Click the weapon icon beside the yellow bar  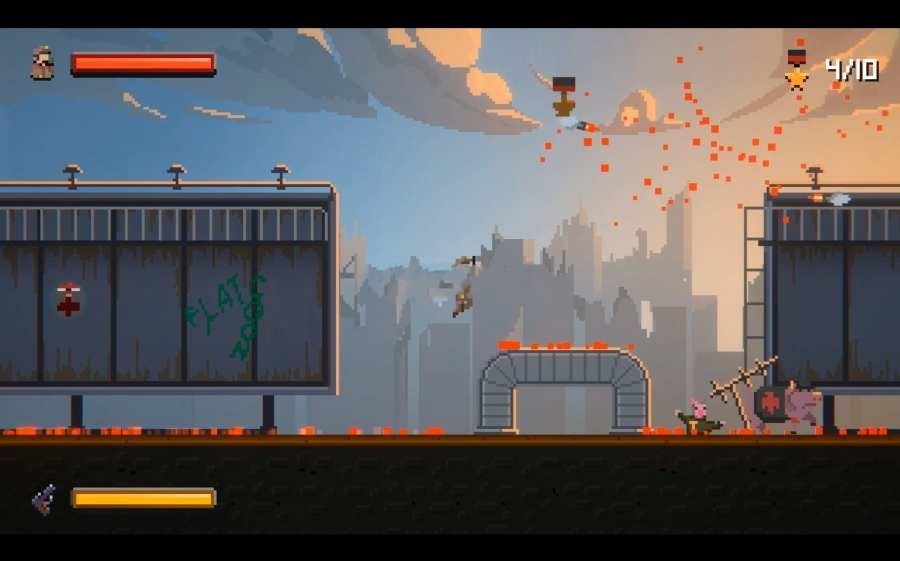coord(44,498)
